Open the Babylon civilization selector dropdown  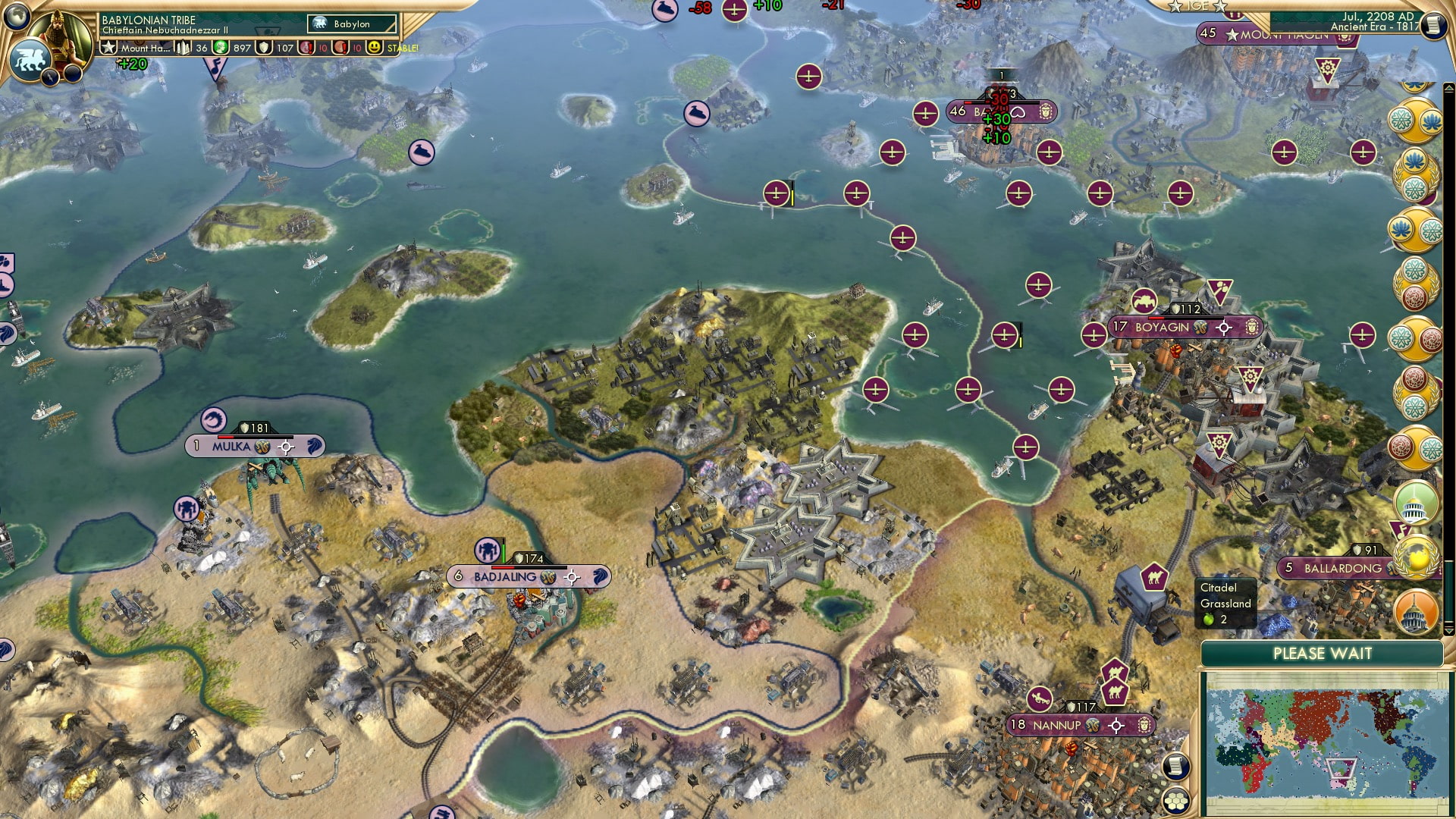pyautogui.click(x=353, y=24)
